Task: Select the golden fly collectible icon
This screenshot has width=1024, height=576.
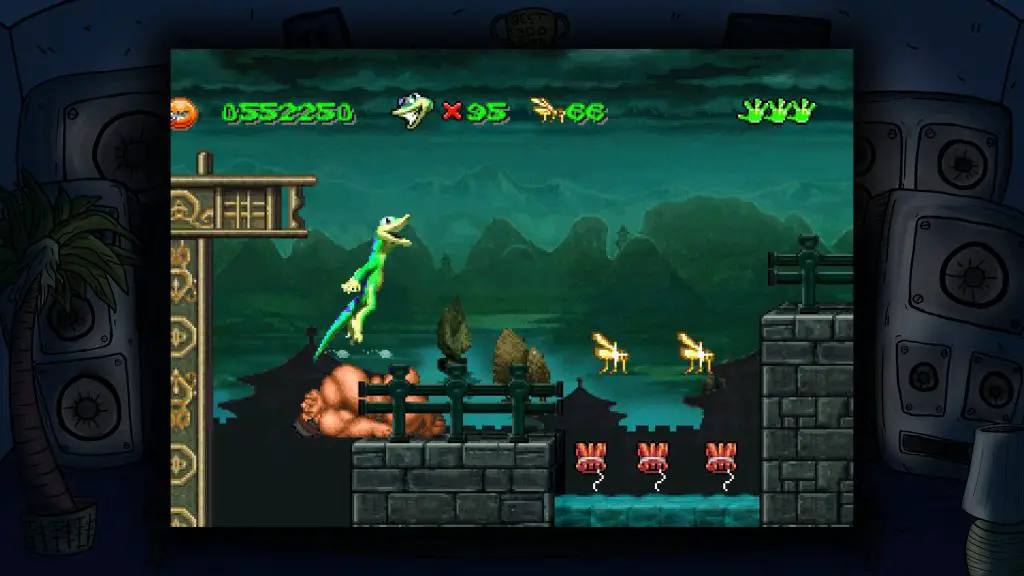Action: [x=547, y=110]
